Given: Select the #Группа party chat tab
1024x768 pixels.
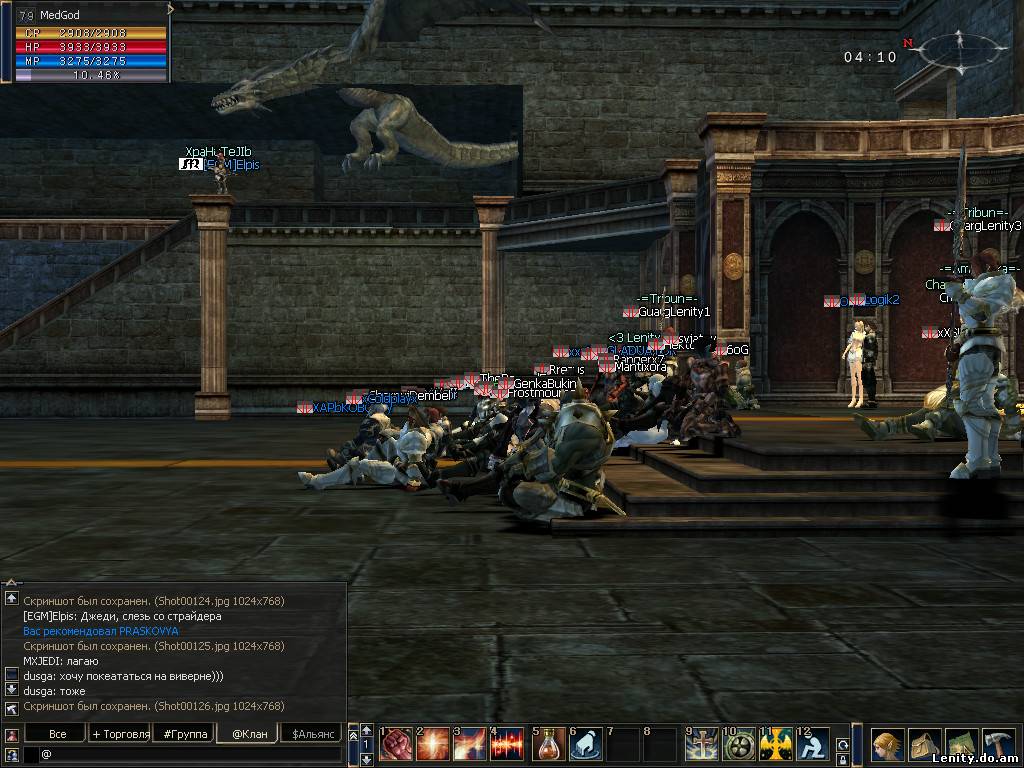Looking at the screenshot, I should [185, 734].
